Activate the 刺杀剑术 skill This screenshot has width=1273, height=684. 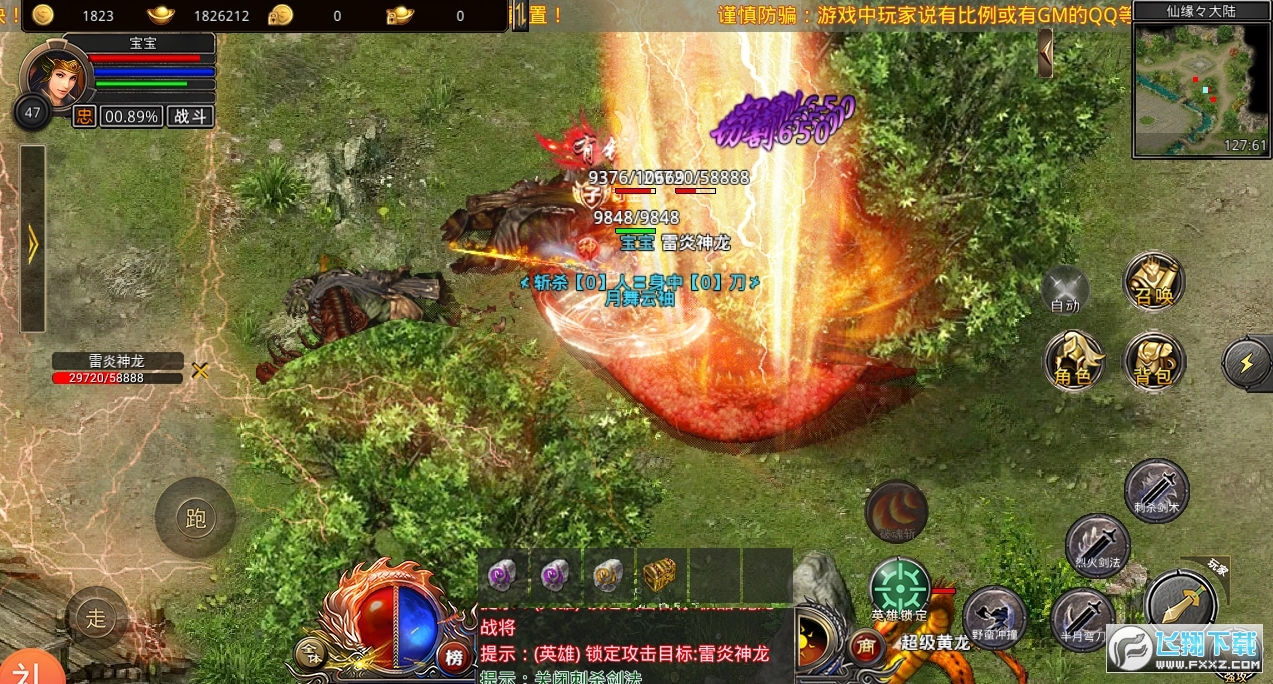1157,489
